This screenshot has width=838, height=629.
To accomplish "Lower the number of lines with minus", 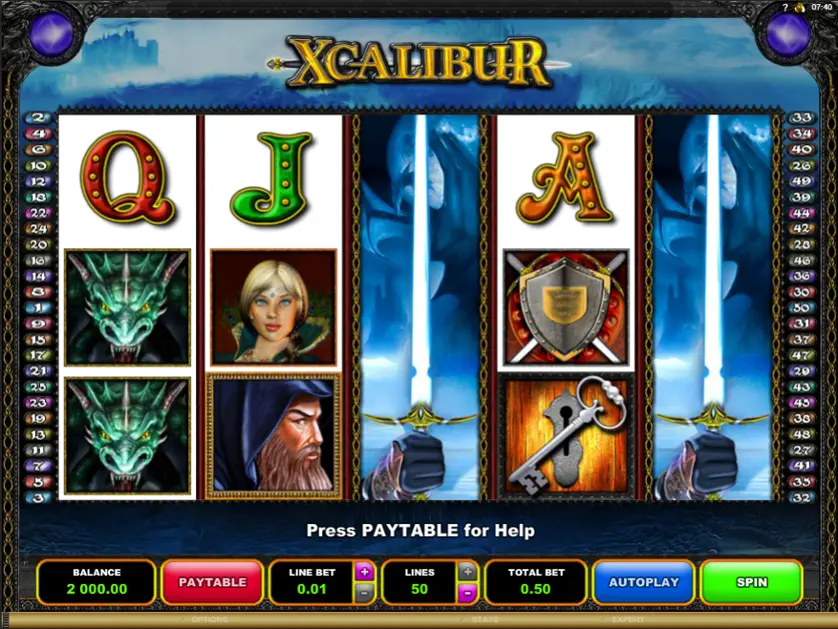I will [x=467, y=593].
